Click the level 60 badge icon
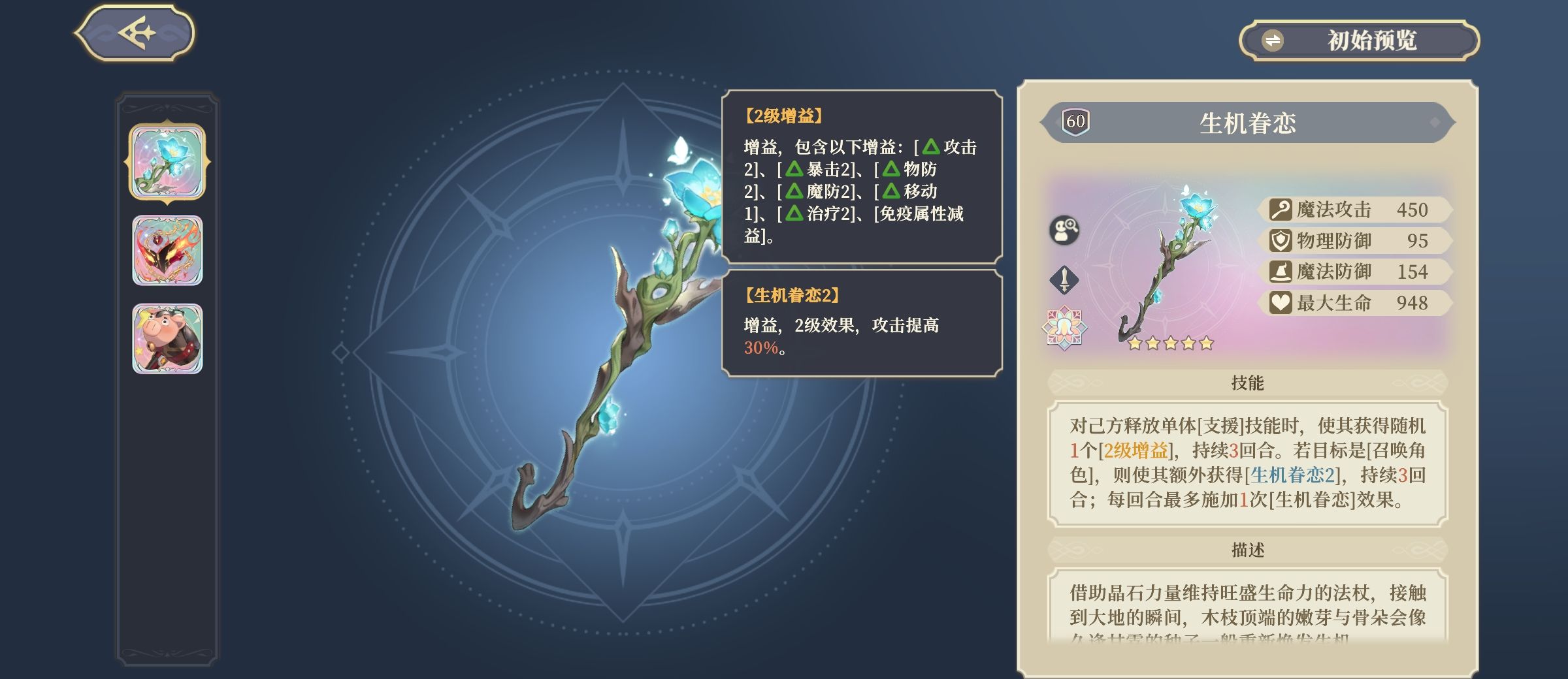Viewport: 1568px width, 679px height. coord(1077,121)
